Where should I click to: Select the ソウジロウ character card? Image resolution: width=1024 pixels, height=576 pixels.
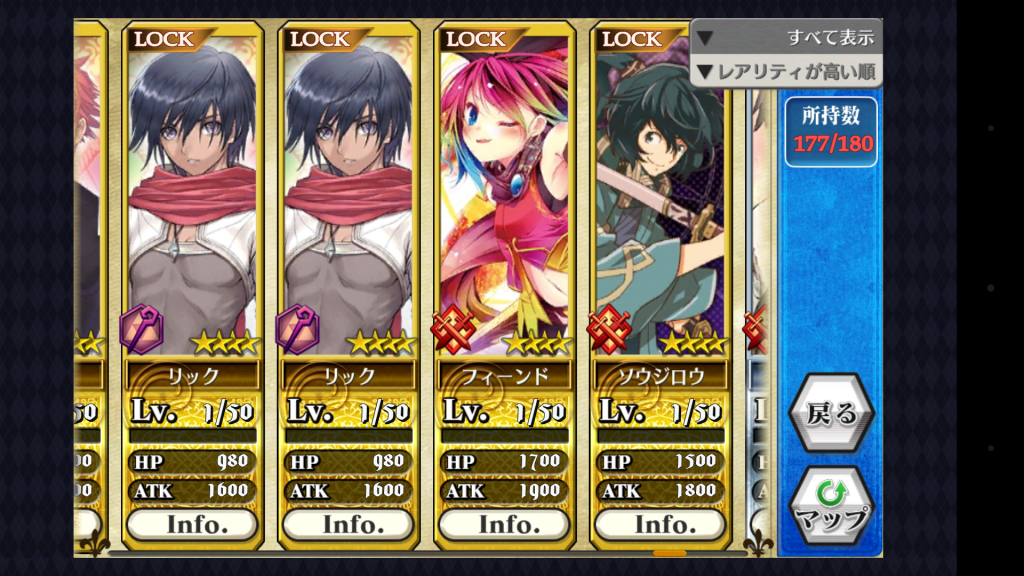[x=661, y=200]
